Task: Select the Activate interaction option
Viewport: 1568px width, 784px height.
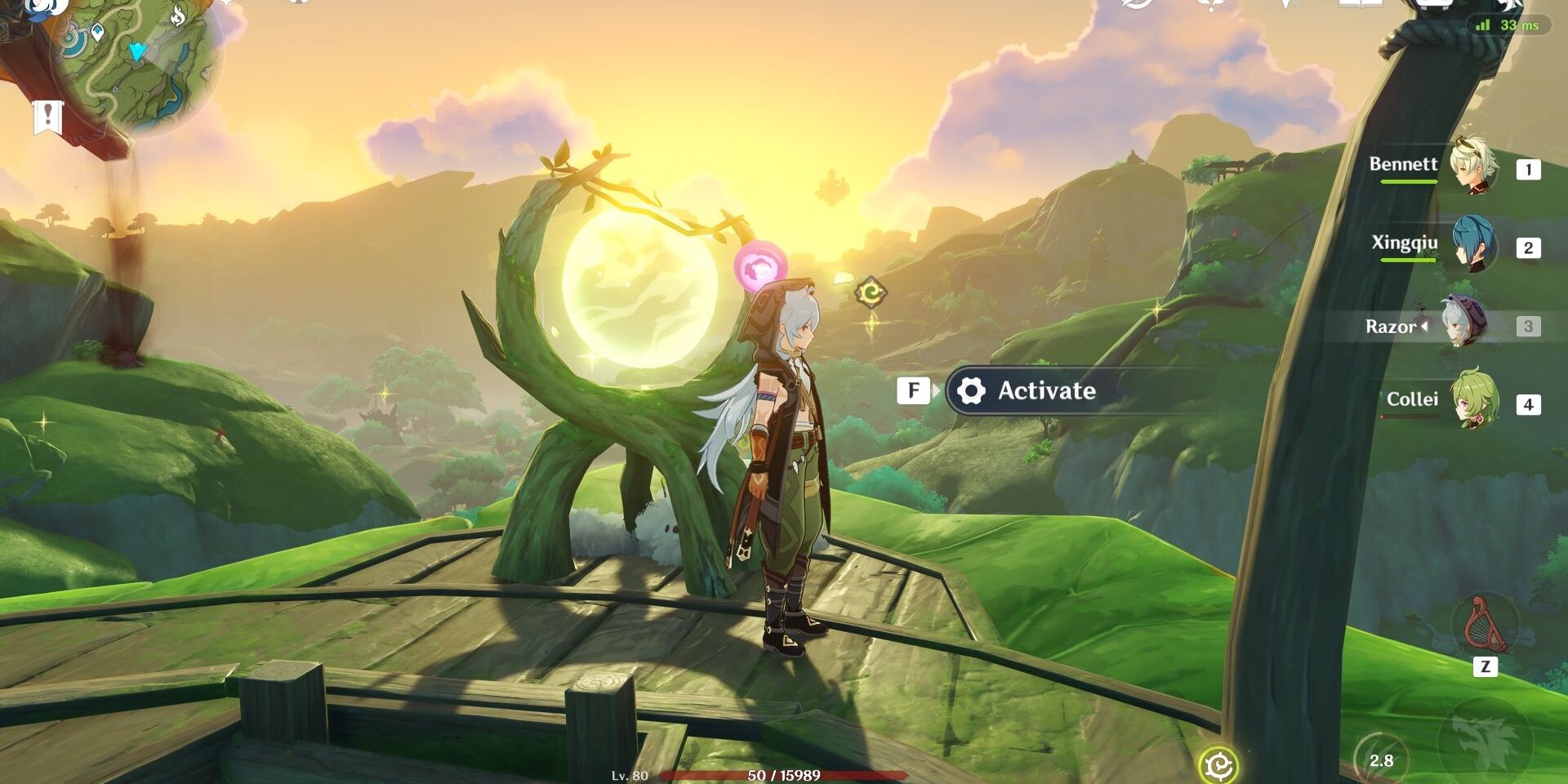Action: [1045, 391]
